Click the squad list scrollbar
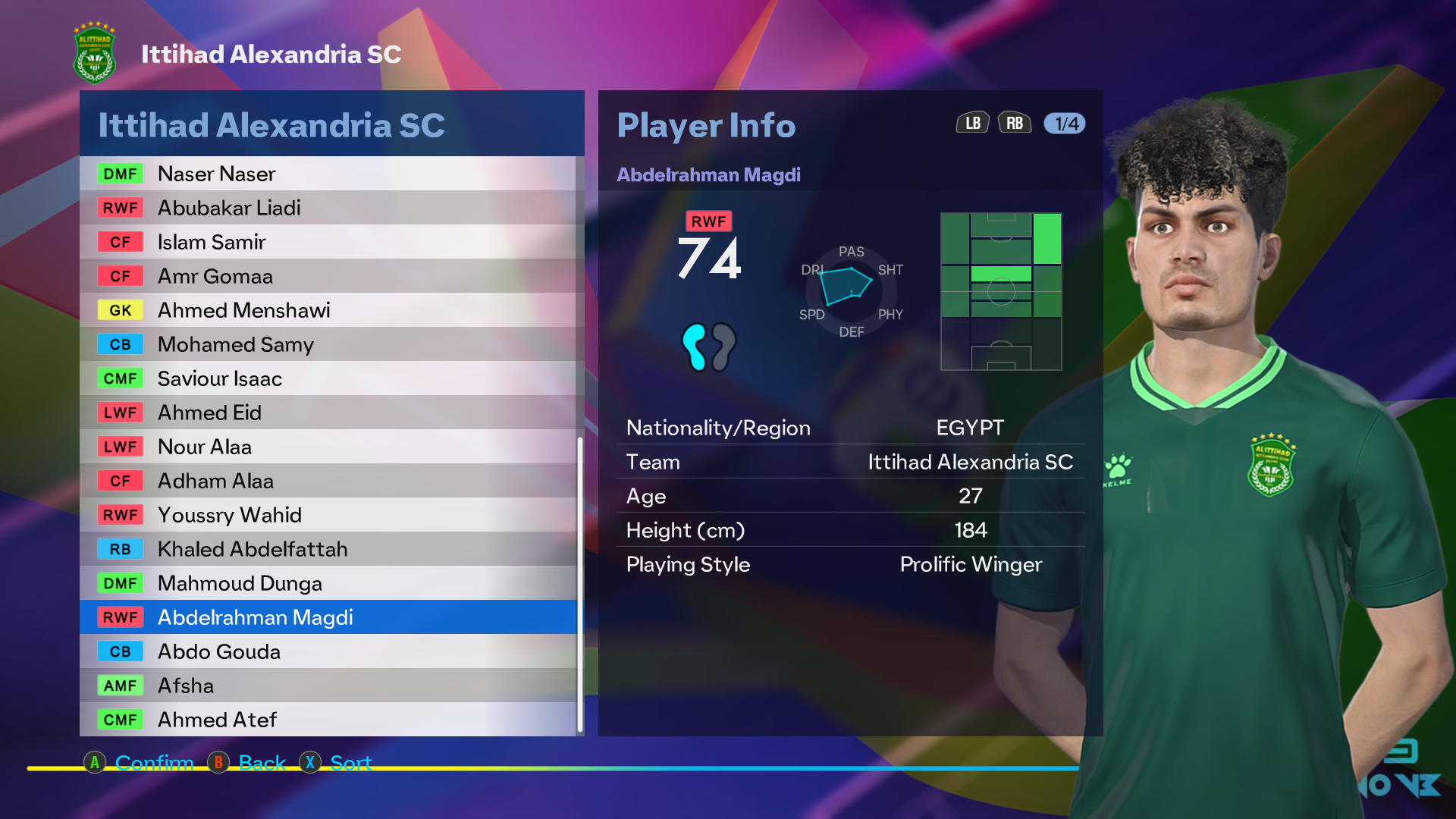The image size is (1456, 819). click(580, 584)
